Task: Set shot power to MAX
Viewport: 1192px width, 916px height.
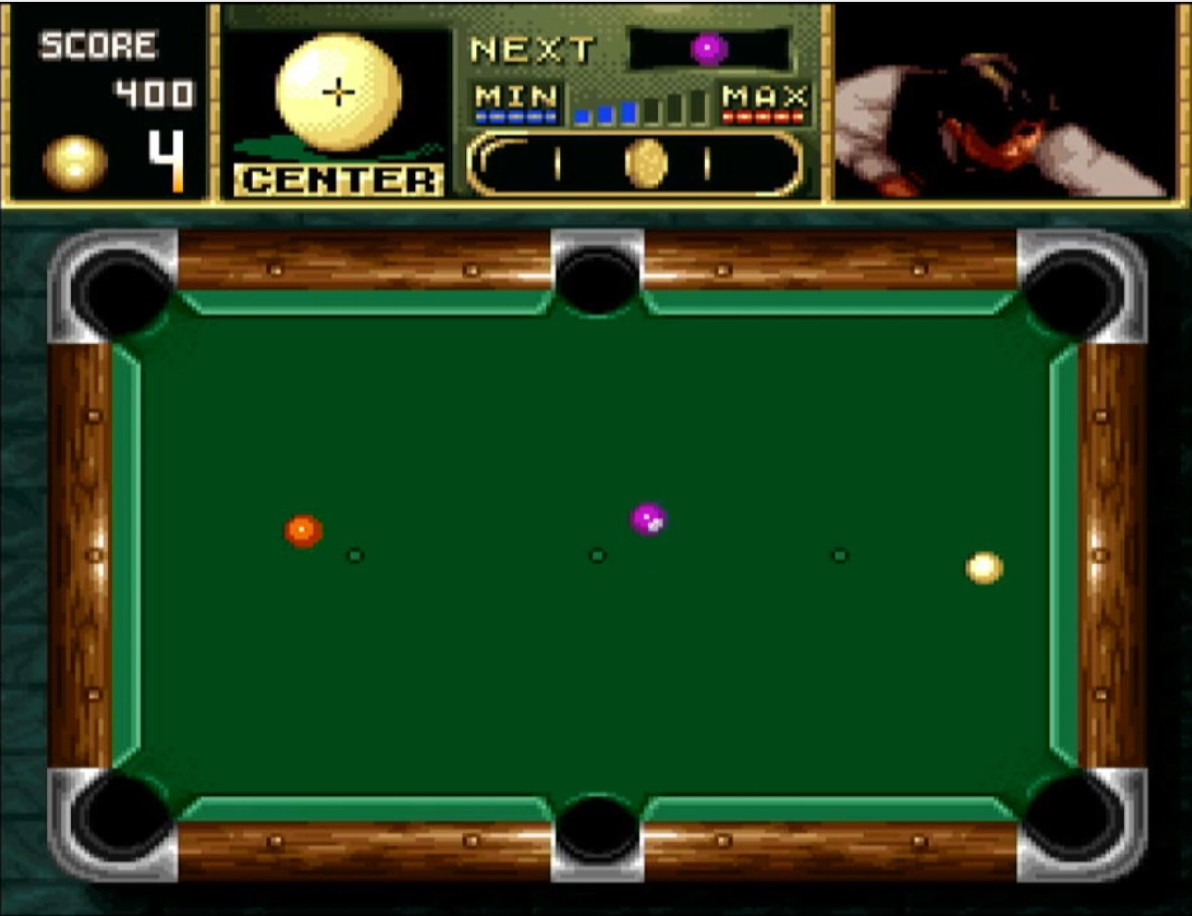Action: coord(764,103)
